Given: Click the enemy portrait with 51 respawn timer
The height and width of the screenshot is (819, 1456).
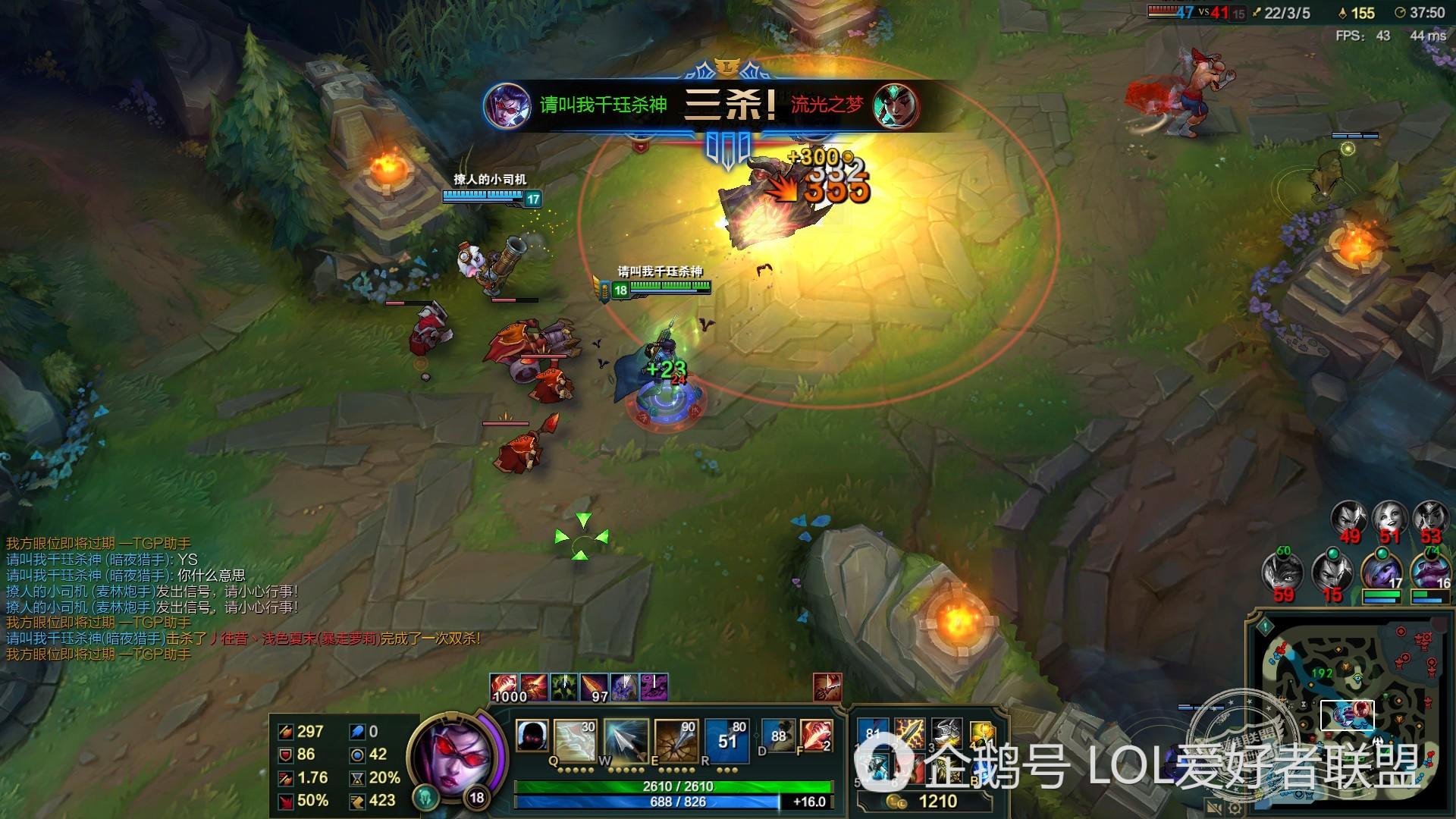Looking at the screenshot, I should [x=1389, y=519].
